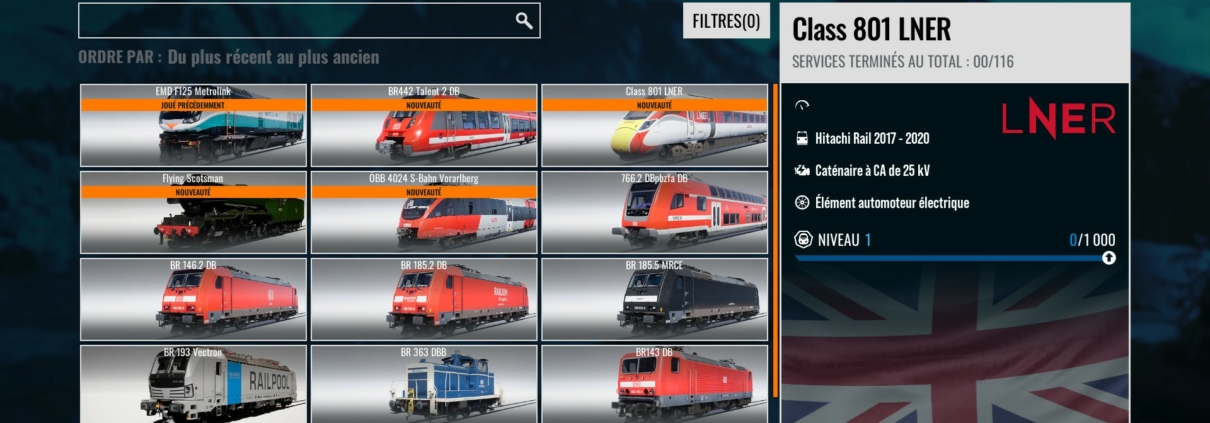The height and width of the screenshot is (423, 1210).
Task: Click the orange train list scrollbar
Action: pyautogui.click(x=775, y=240)
